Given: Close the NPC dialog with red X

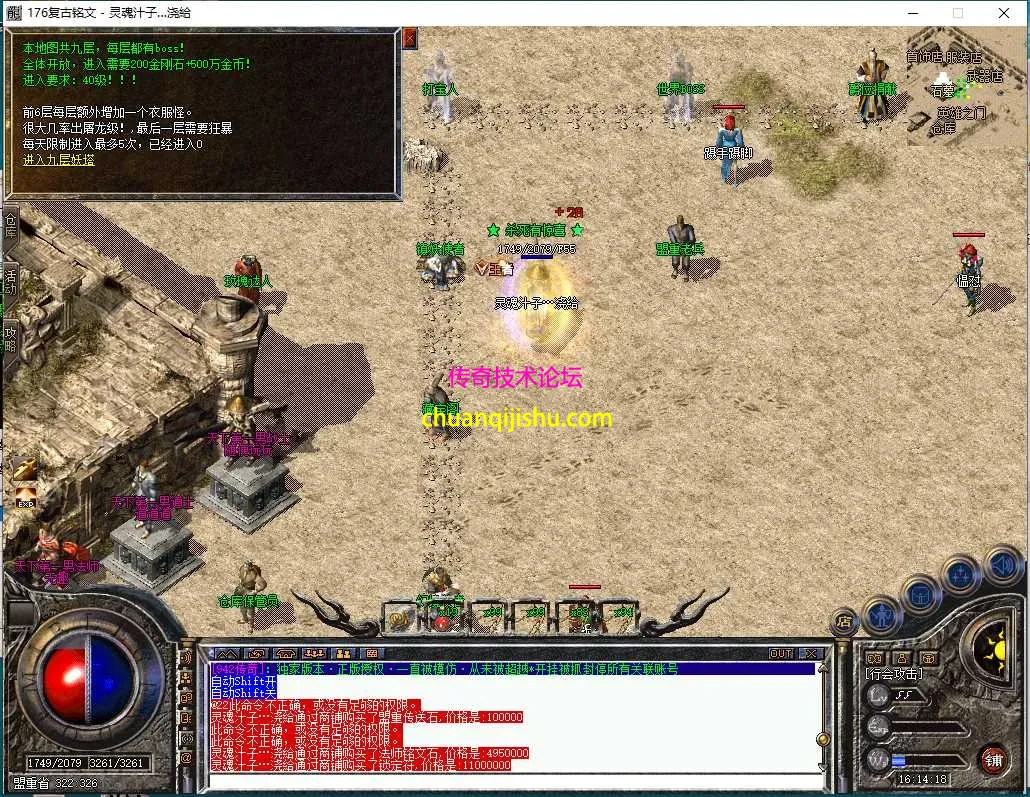Looking at the screenshot, I should [x=410, y=39].
